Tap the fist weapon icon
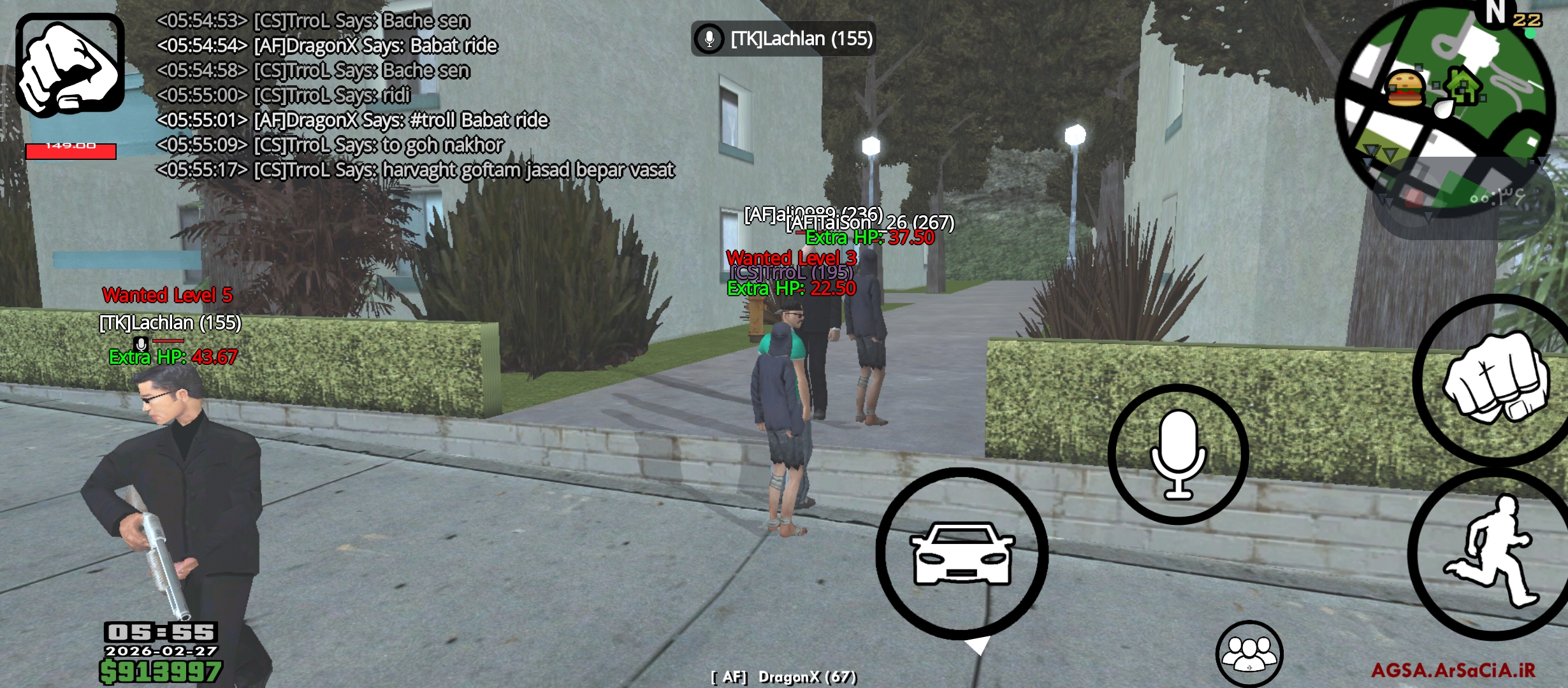The image size is (1568, 688). (70, 65)
